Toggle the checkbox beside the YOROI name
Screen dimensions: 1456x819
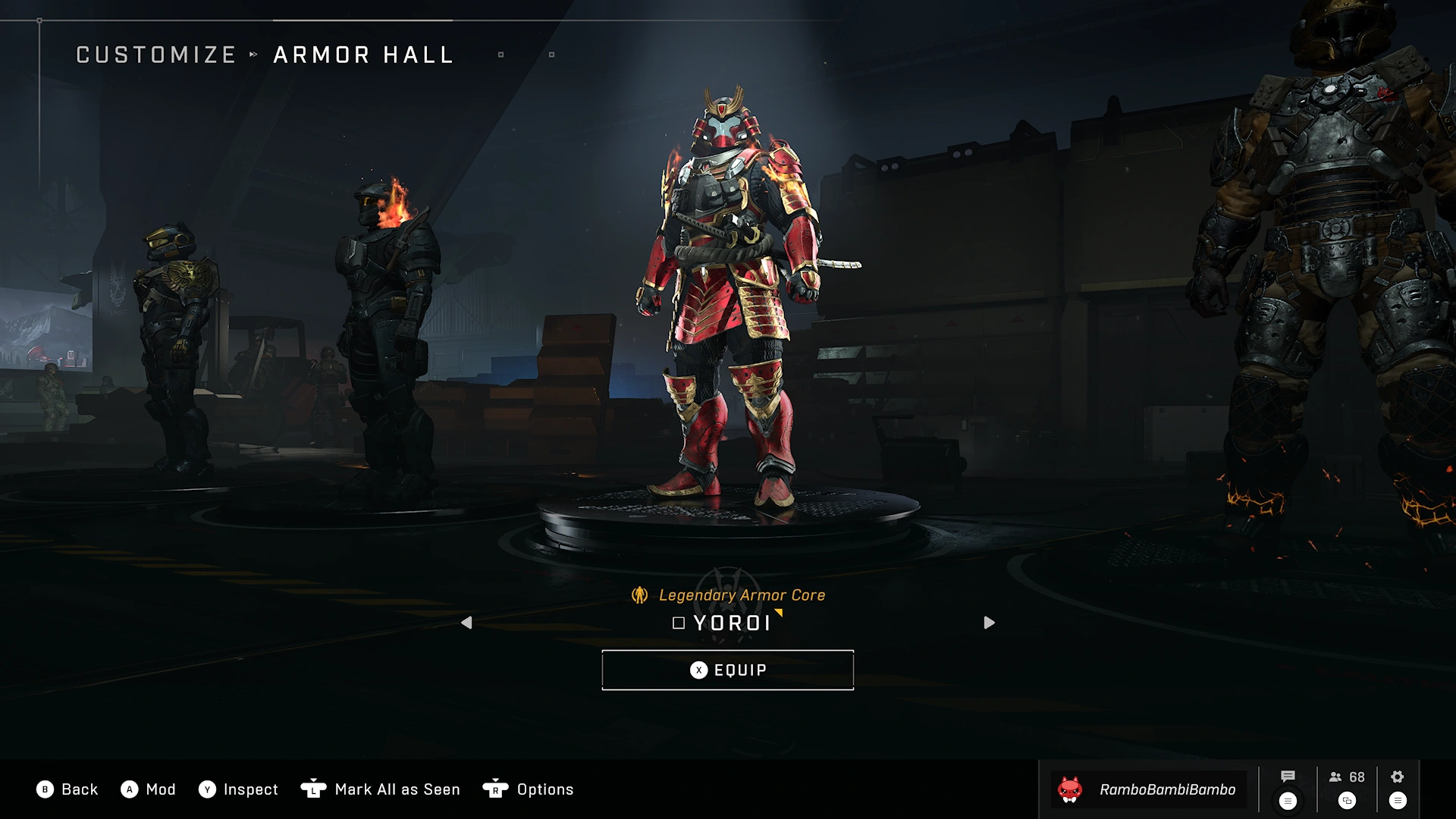677,624
